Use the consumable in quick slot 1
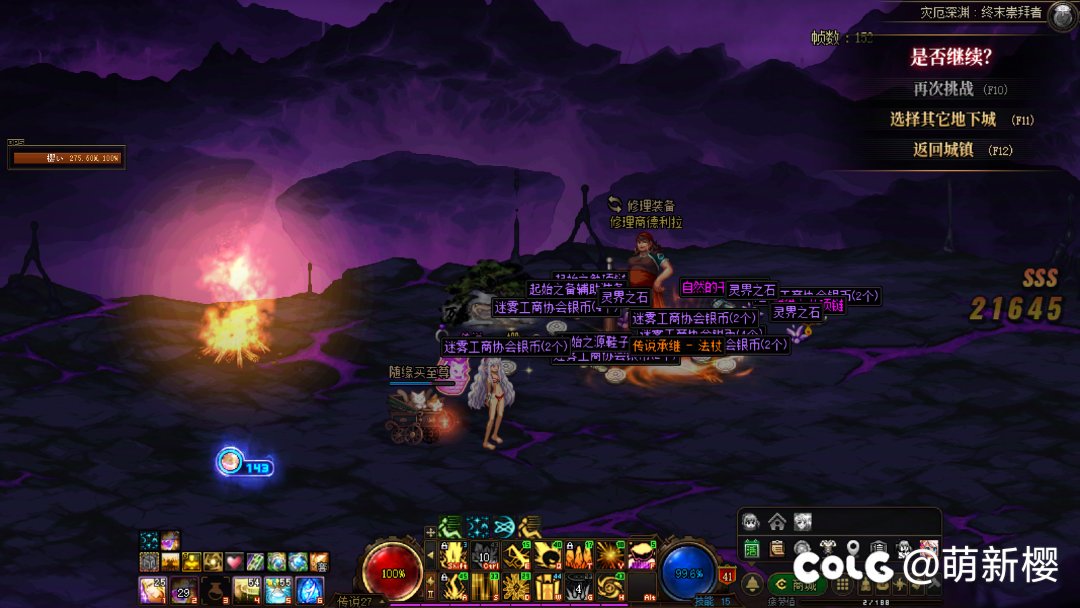 click(x=152, y=590)
